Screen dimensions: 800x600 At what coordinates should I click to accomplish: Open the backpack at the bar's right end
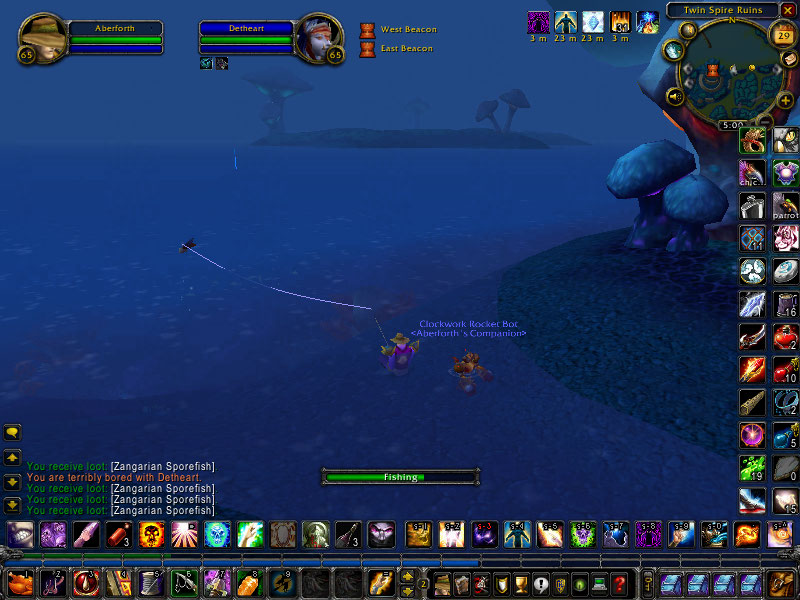point(781,582)
